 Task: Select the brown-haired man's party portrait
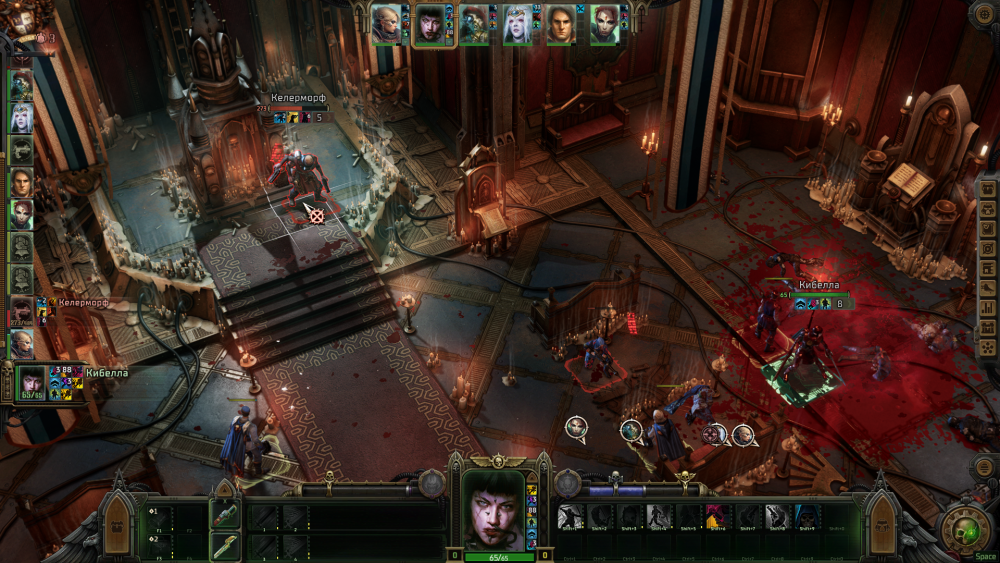[561, 24]
